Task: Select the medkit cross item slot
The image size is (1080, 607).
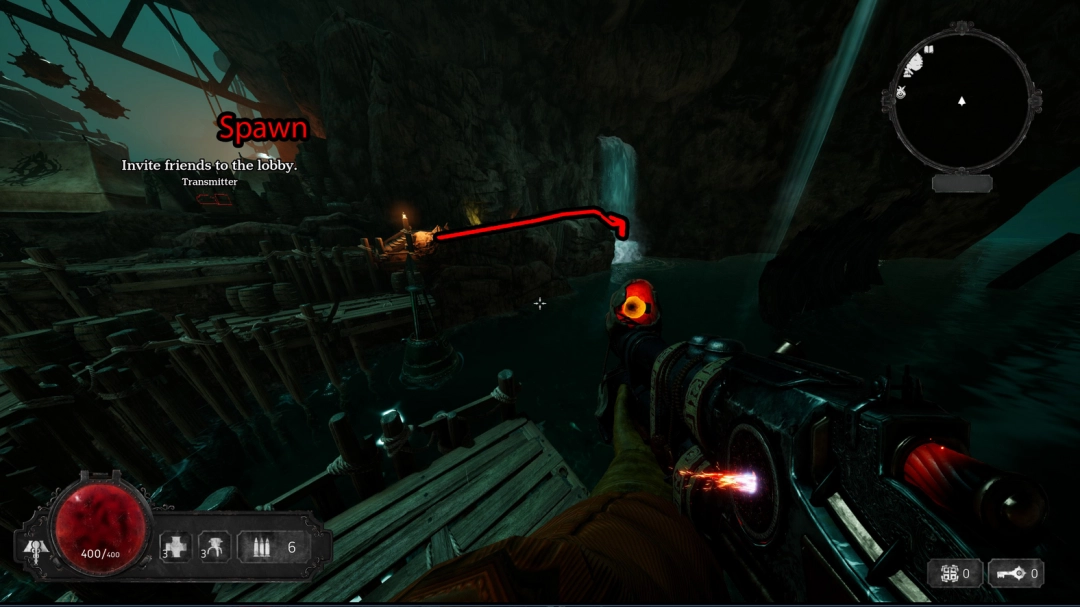Action: coord(176,547)
